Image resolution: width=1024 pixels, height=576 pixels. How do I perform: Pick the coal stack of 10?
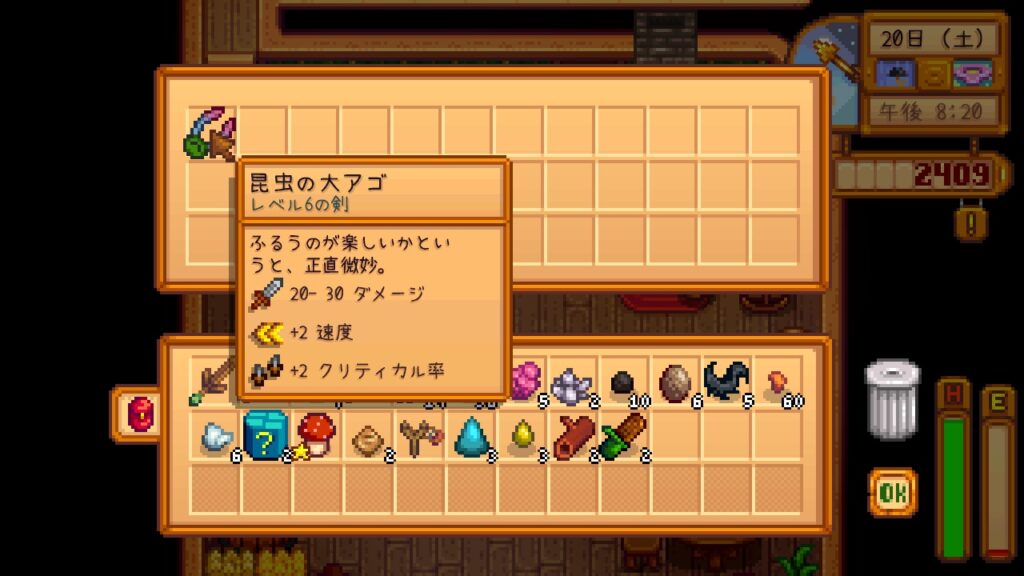coord(625,384)
